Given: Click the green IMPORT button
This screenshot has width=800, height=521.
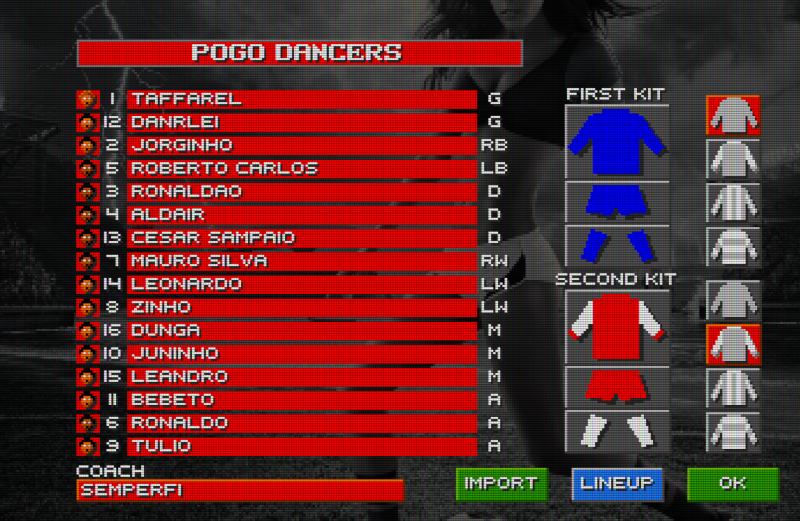Looking at the screenshot, I should (x=501, y=484).
